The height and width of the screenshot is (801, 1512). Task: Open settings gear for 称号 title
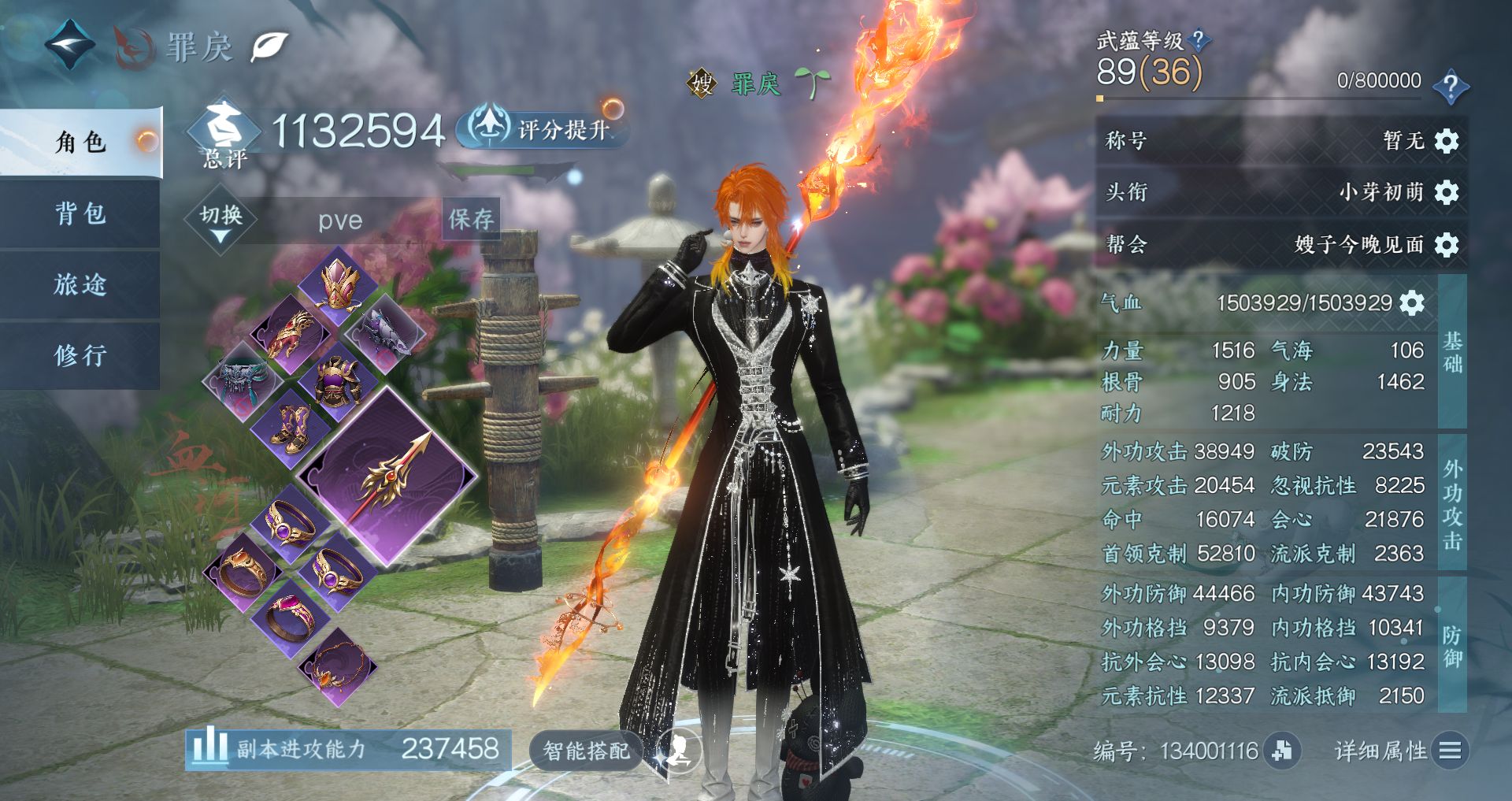[1447, 141]
